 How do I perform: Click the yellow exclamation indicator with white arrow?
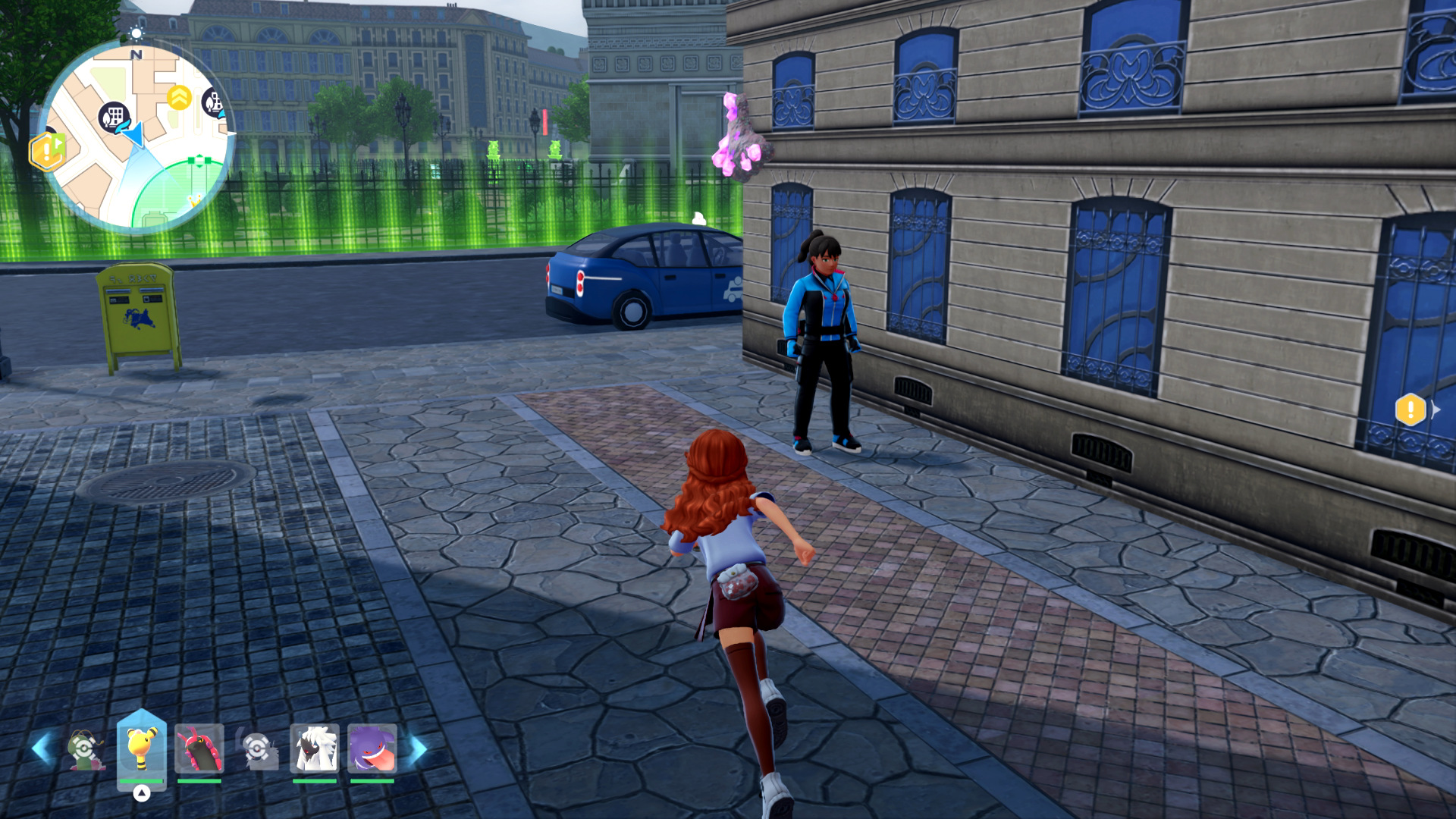pos(1411,410)
